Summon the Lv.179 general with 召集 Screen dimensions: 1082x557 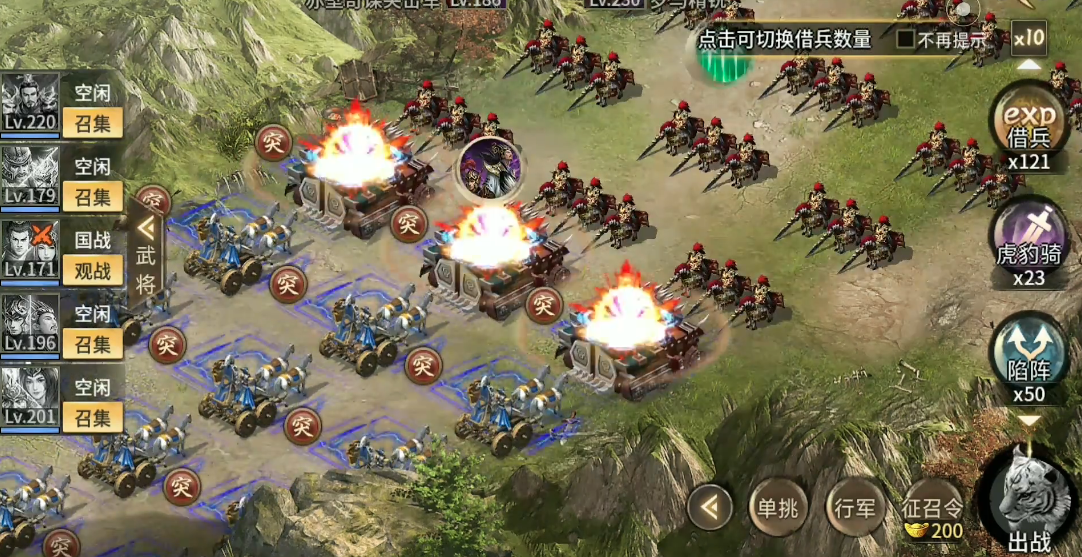pyautogui.click(x=92, y=196)
